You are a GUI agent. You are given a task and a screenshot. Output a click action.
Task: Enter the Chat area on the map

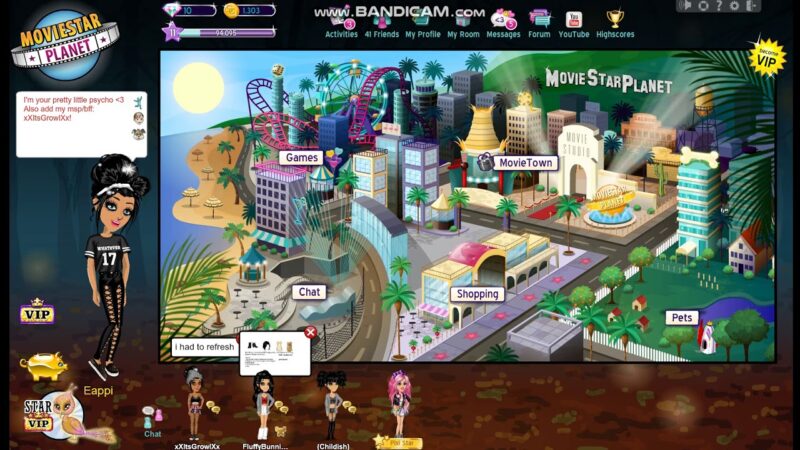[x=309, y=292]
